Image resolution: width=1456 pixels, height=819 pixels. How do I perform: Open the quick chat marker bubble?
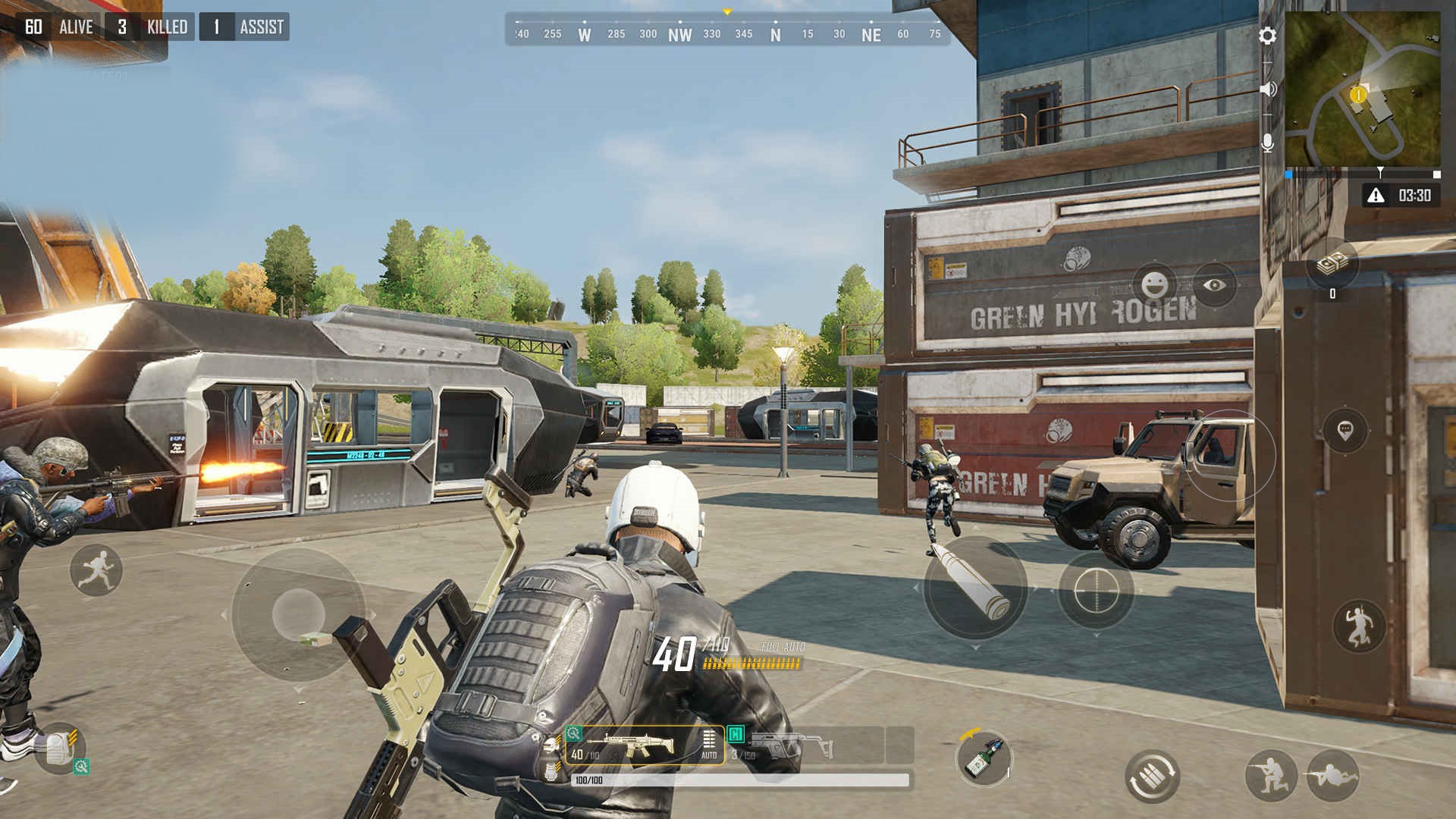pos(1345,431)
